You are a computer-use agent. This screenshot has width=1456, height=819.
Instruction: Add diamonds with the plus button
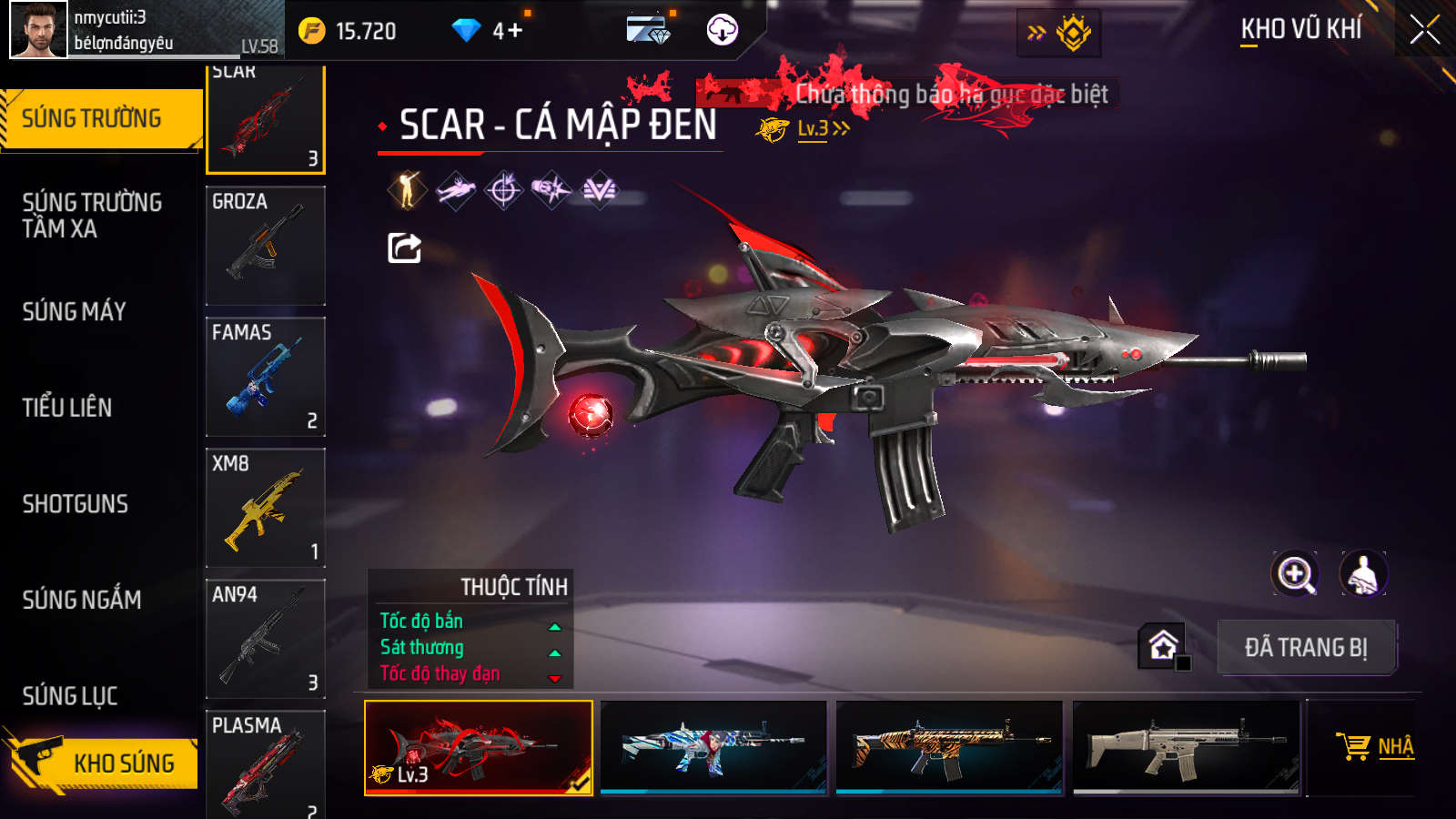click(x=515, y=31)
